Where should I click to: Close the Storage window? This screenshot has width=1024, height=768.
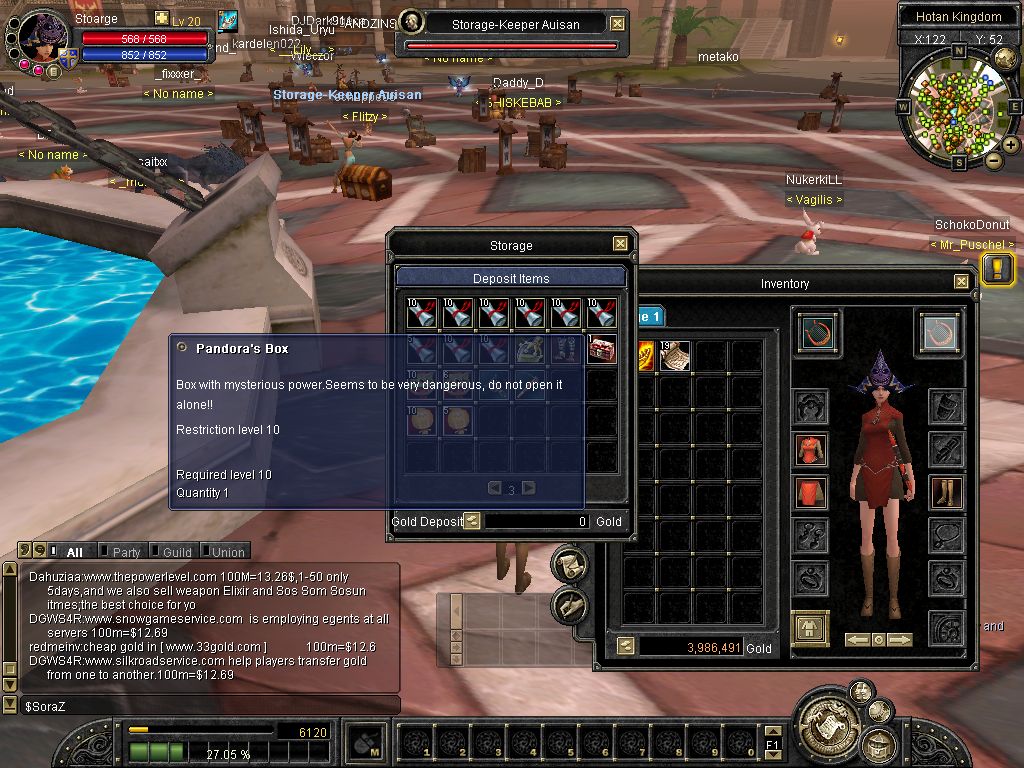[620, 244]
